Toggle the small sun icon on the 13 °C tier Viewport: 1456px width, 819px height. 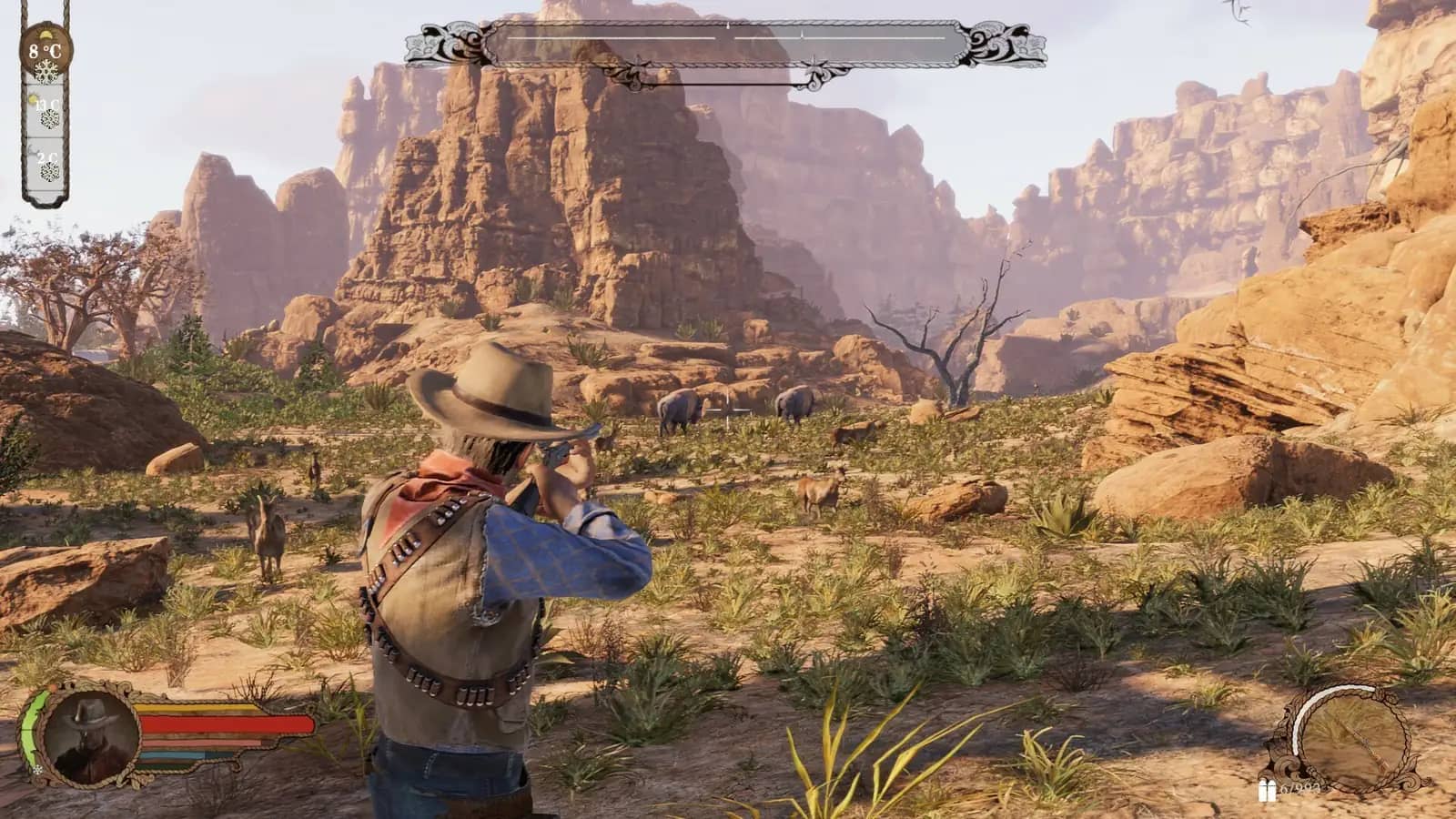(33, 98)
